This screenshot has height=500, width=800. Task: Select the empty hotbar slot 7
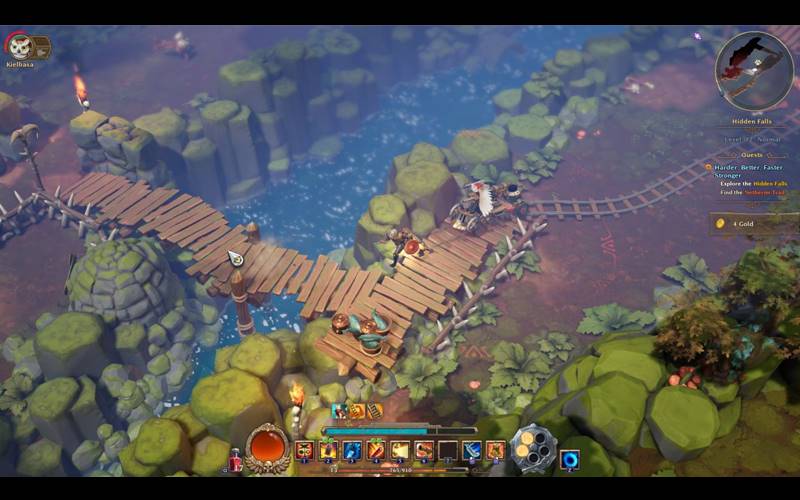448,451
